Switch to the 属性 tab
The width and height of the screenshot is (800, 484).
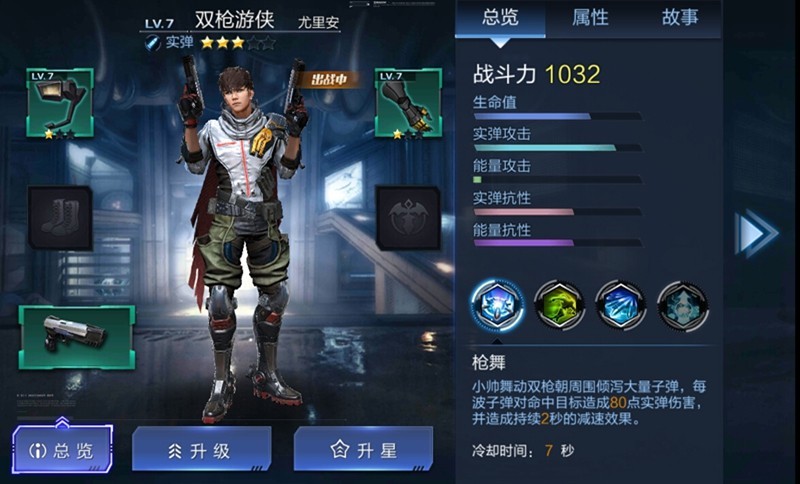[589, 17]
